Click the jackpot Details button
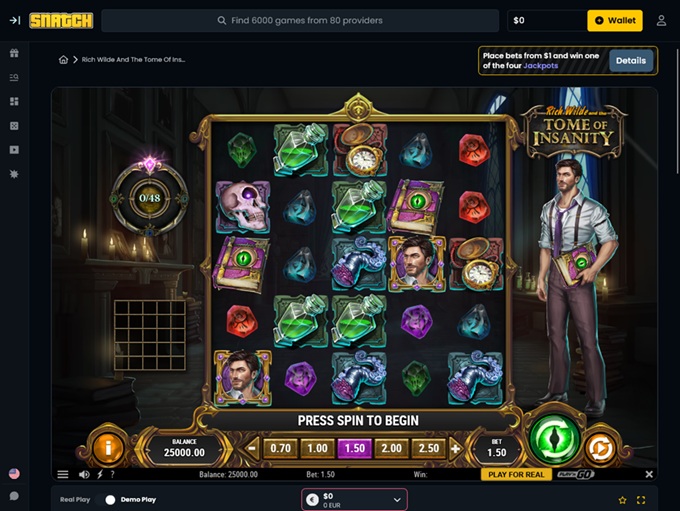The image size is (680, 511). point(630,61)
